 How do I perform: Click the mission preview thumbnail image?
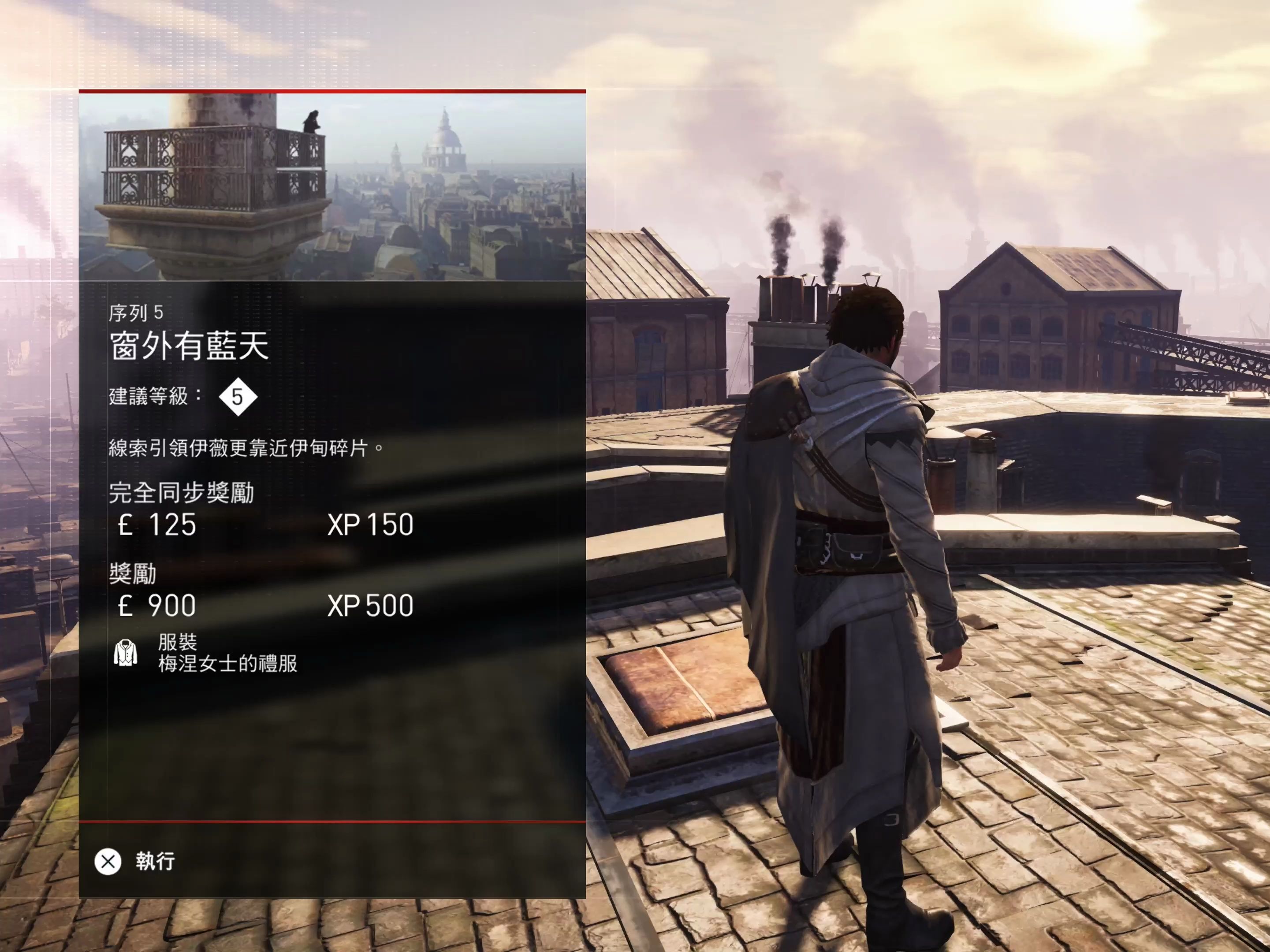tap(332, 187)
